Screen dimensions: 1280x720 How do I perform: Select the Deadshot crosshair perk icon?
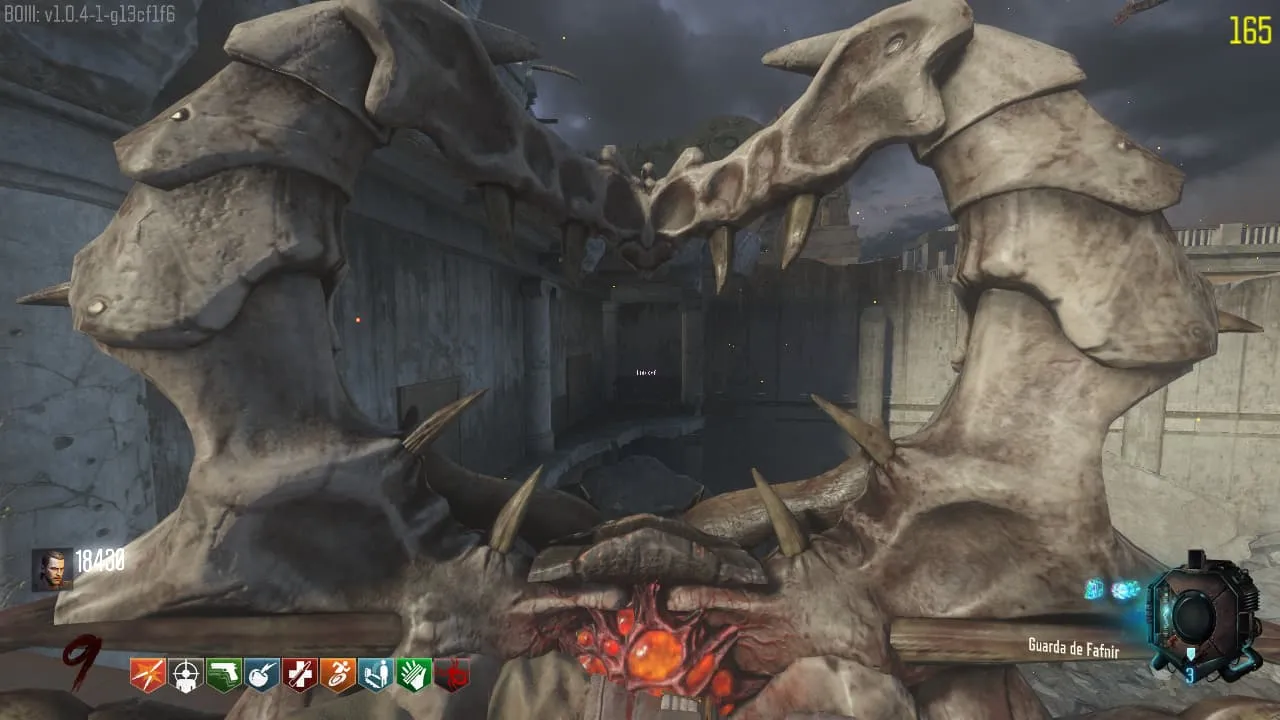coord(185,676)
